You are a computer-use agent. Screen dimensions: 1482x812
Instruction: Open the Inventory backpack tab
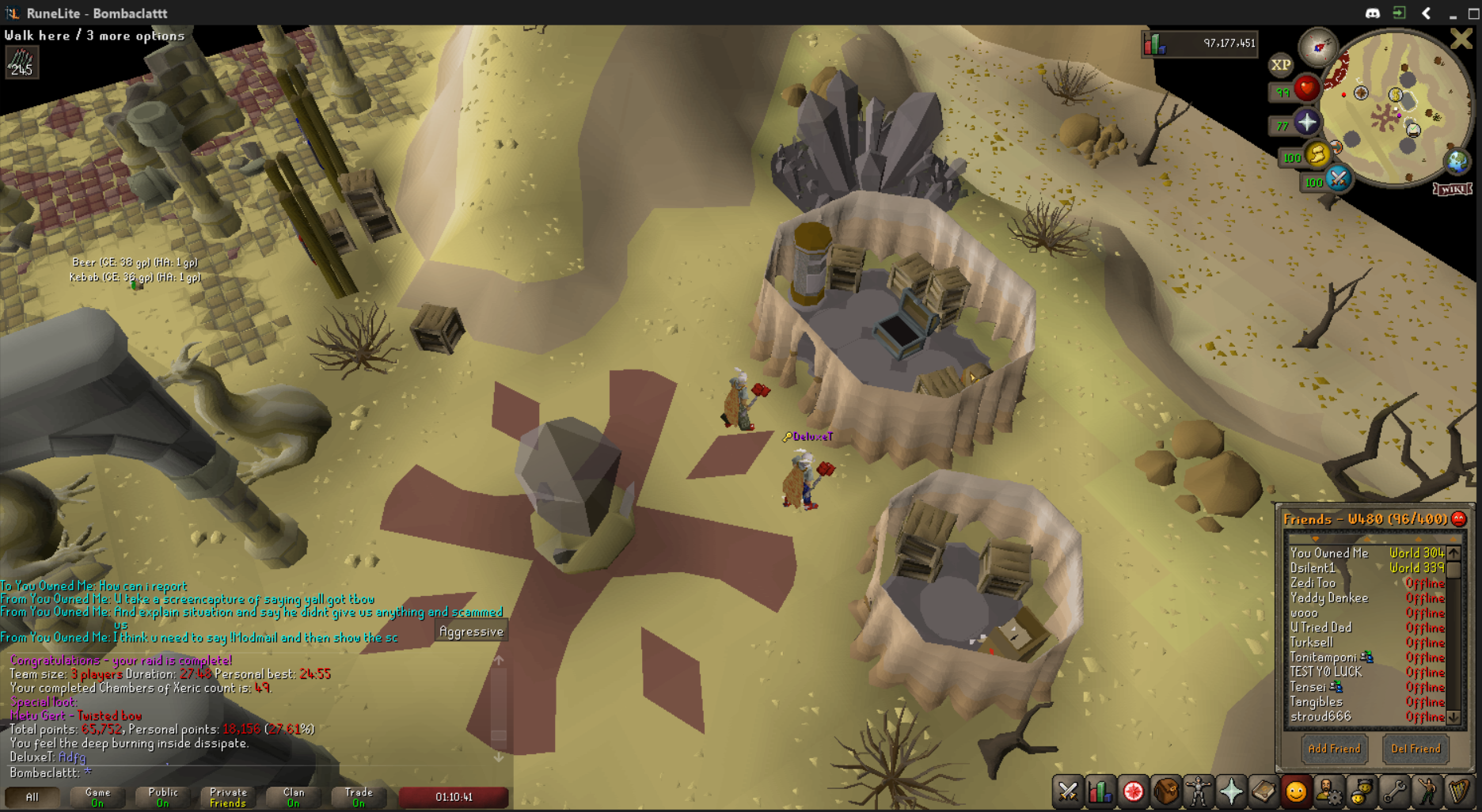click(1166, 791)
